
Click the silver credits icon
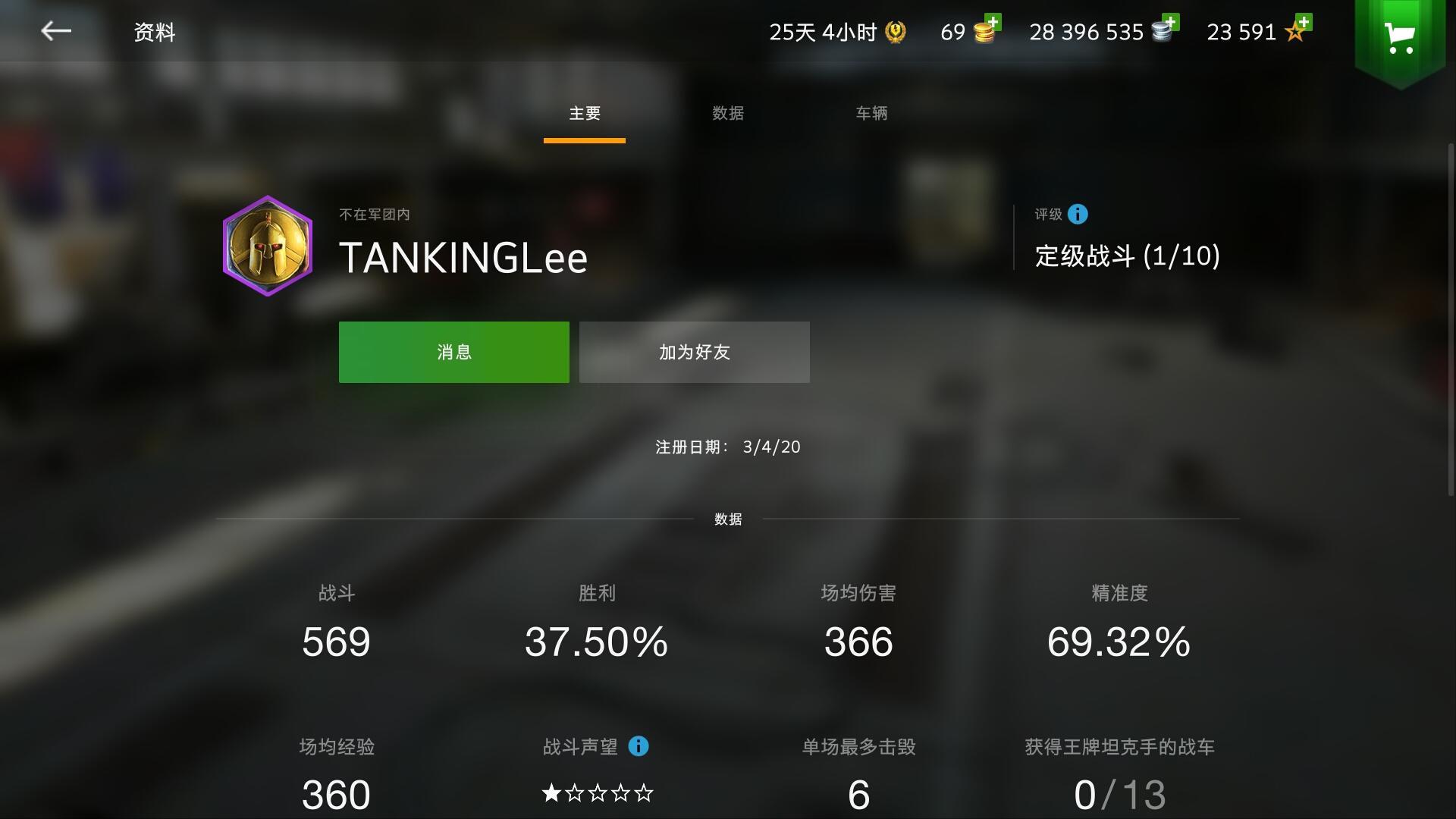coord(1162,33)
